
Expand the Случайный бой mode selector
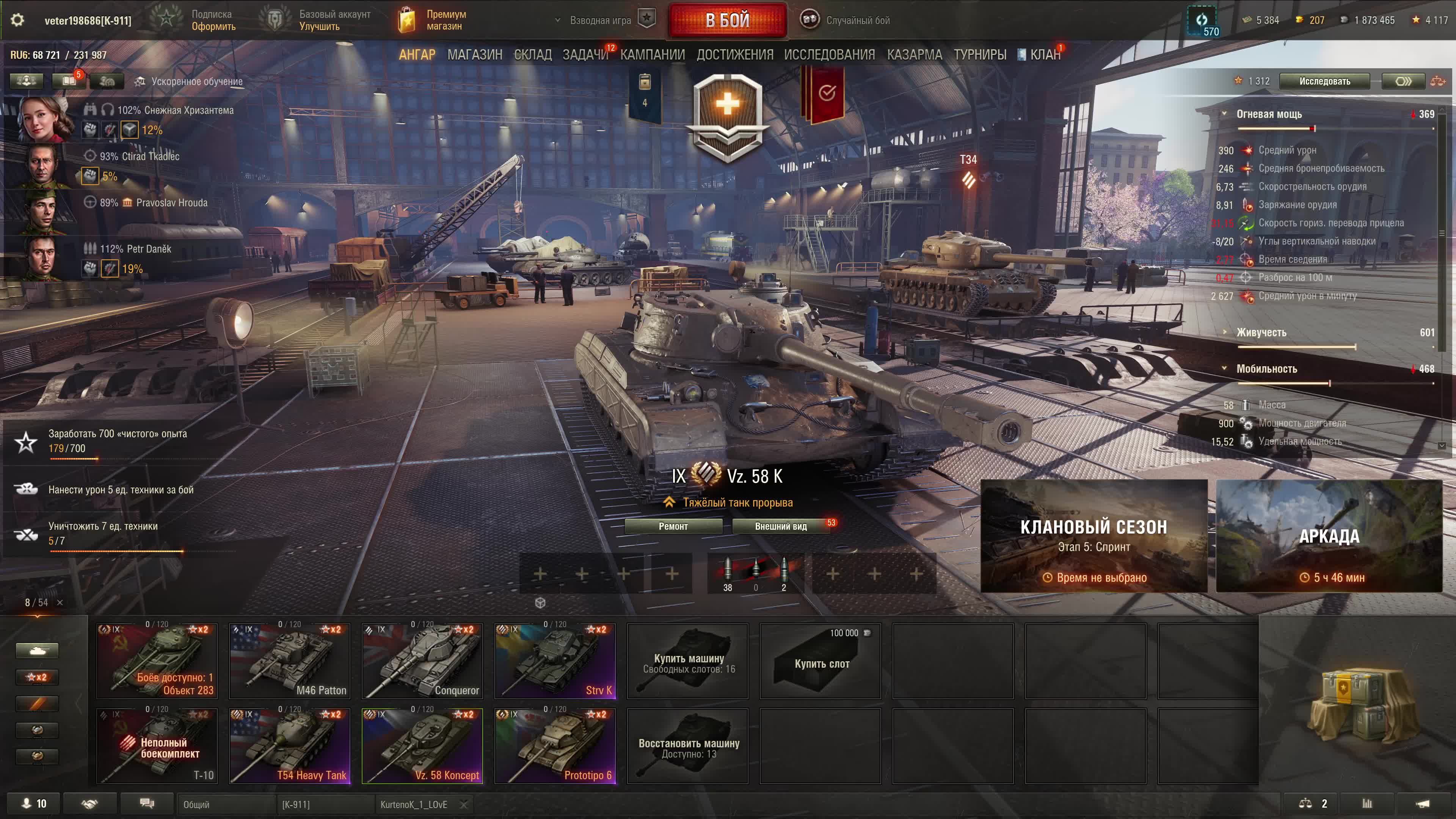tap(846, 20)
